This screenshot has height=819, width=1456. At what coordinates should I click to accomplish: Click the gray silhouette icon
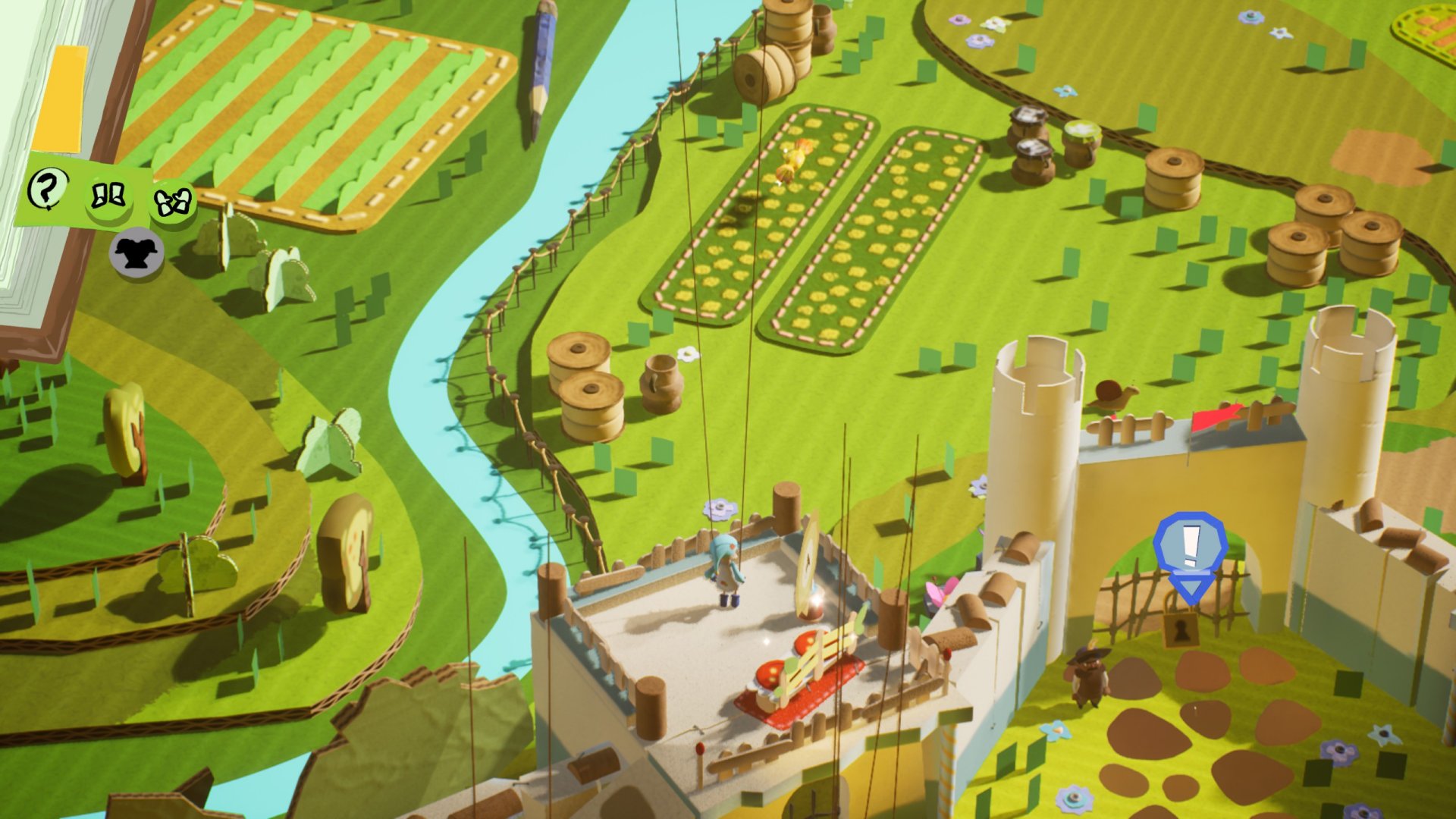click(136, 252)
